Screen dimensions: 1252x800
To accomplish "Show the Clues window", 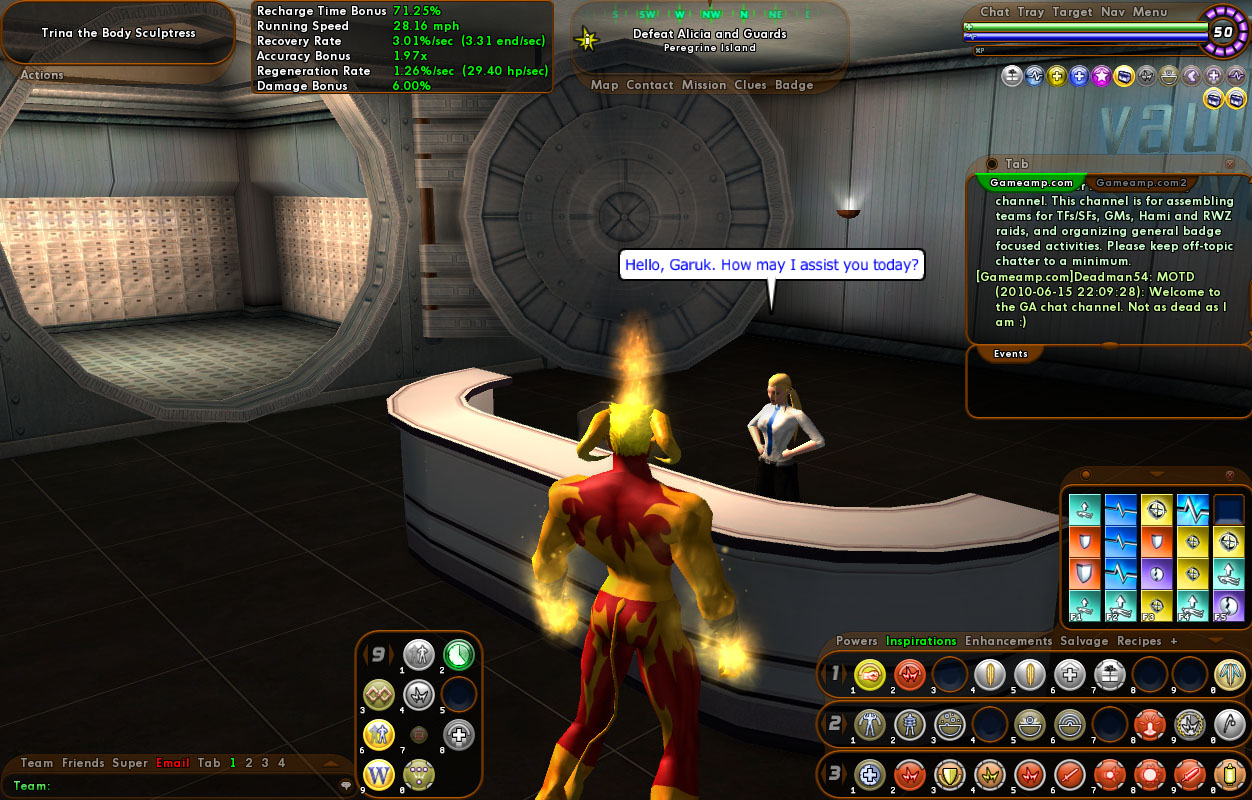I will tap(750, 85).
